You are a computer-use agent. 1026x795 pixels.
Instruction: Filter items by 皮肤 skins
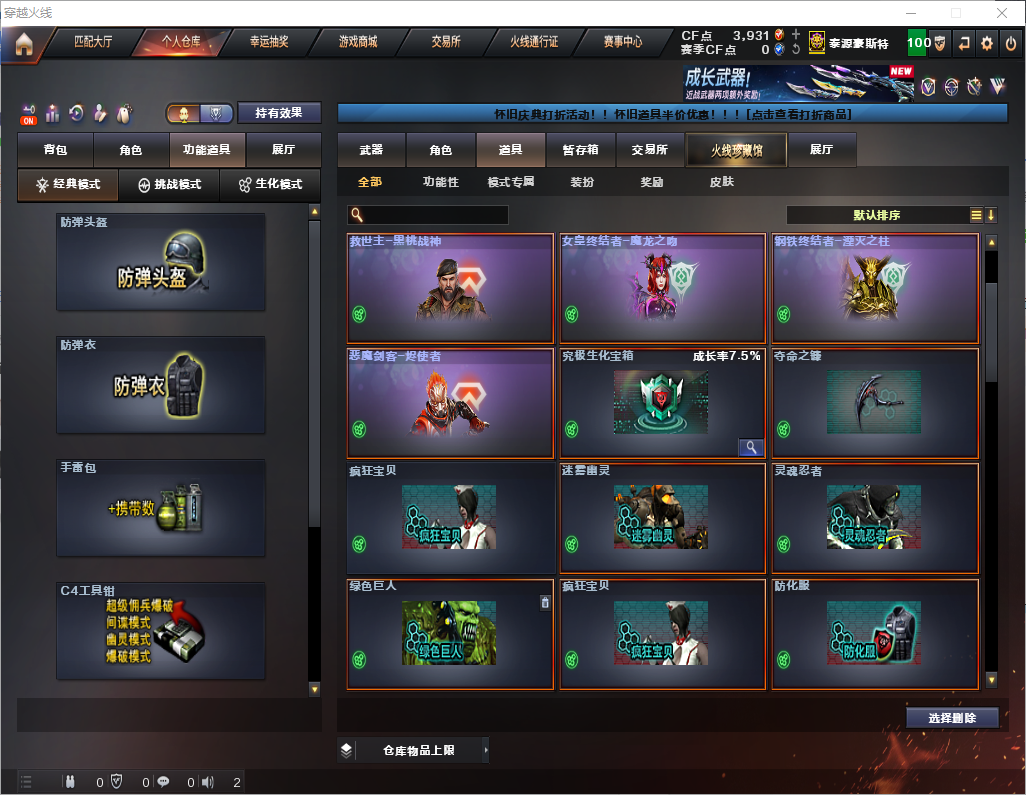[x=721, y=182]
